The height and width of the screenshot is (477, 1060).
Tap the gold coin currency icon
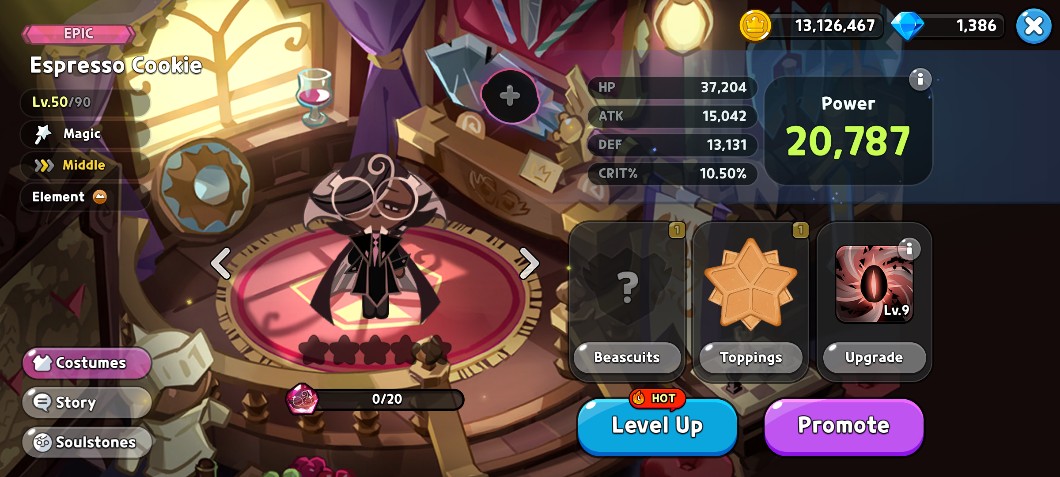click(756, 26)
